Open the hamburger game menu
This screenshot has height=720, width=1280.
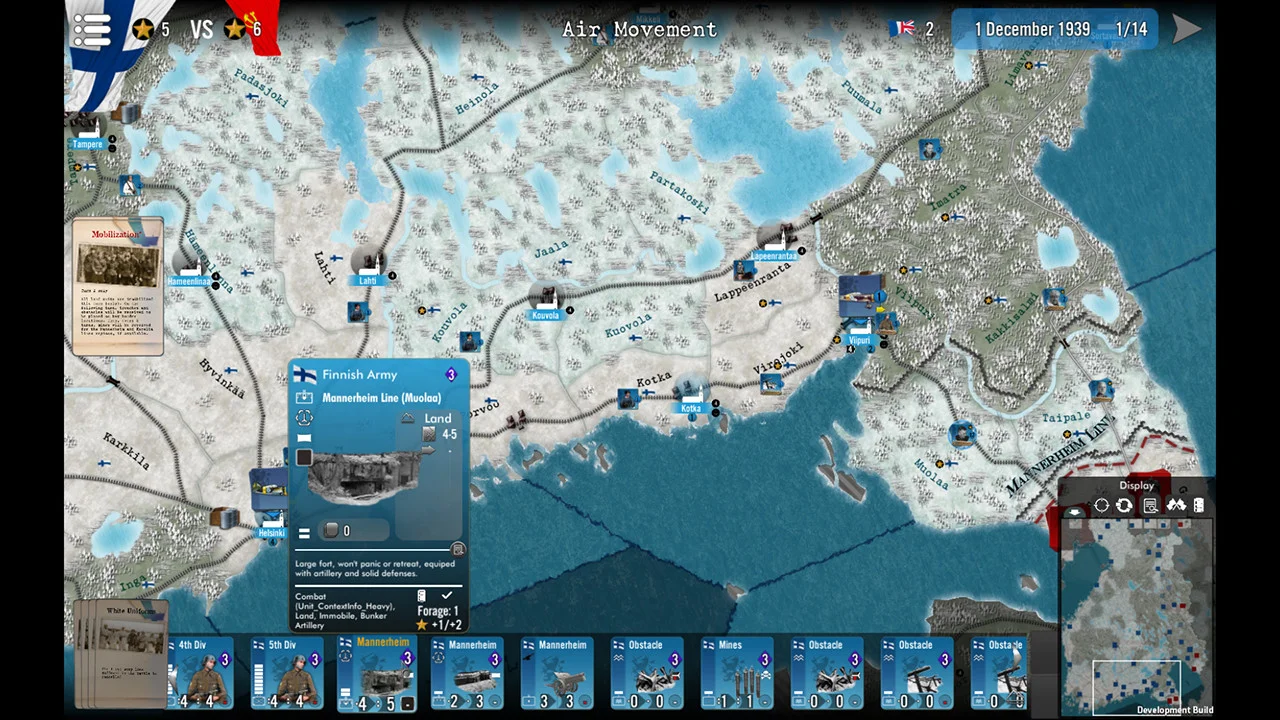pos(91,28)
